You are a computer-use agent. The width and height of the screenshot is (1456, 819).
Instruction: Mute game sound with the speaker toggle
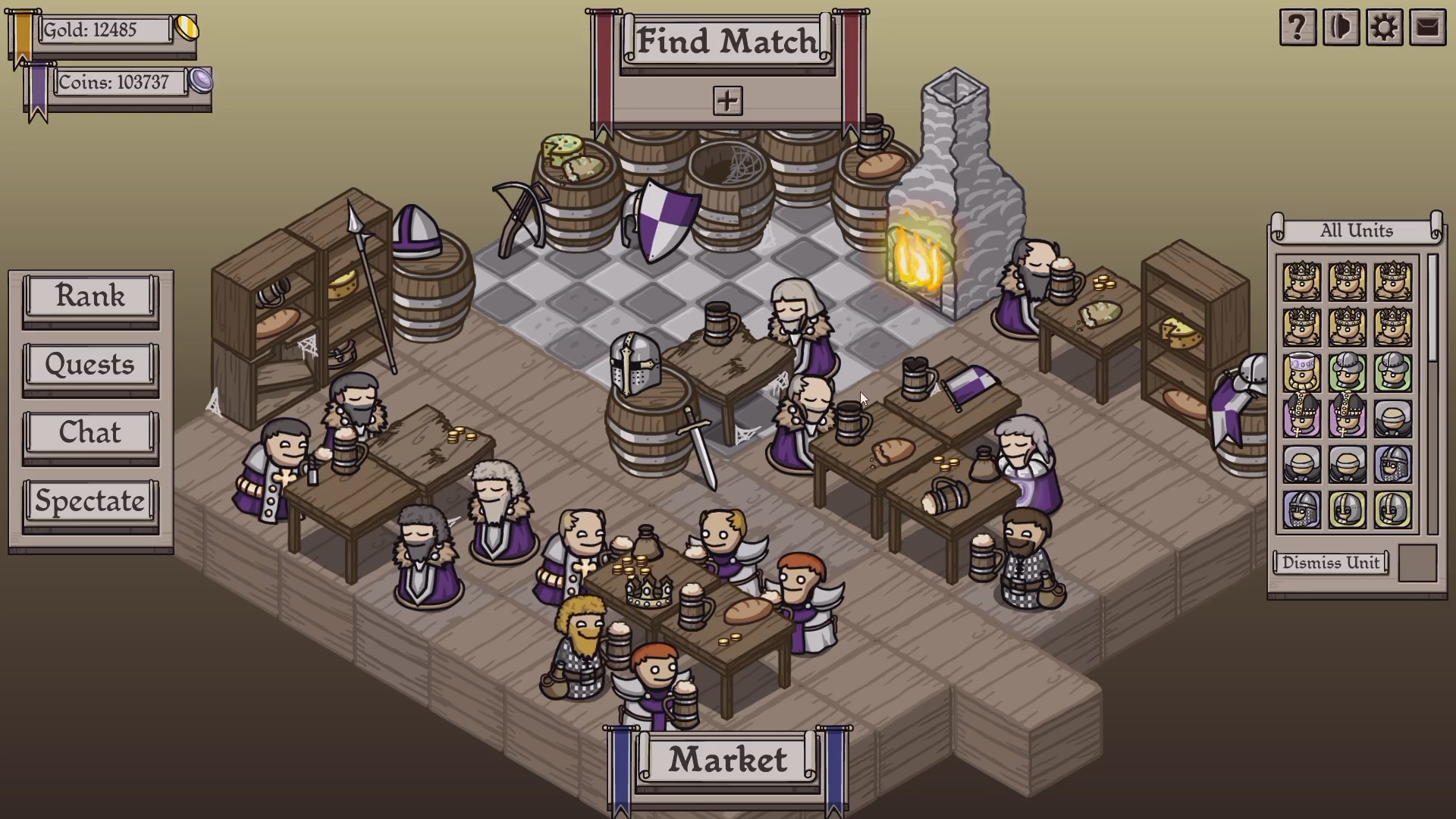point(1341,27)
